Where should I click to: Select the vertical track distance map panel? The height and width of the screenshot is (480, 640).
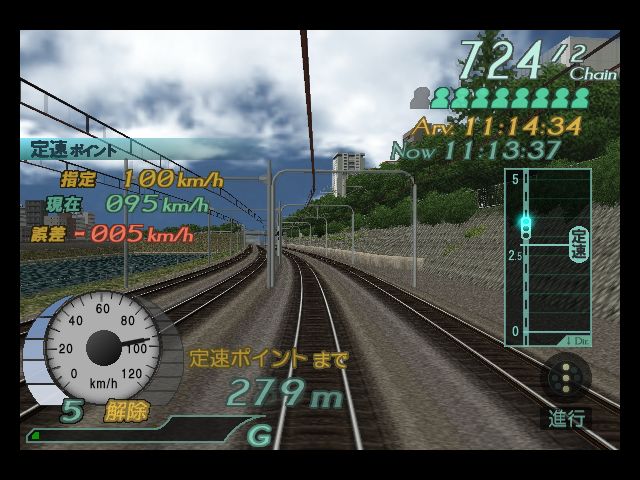click(x=546, y=258)
